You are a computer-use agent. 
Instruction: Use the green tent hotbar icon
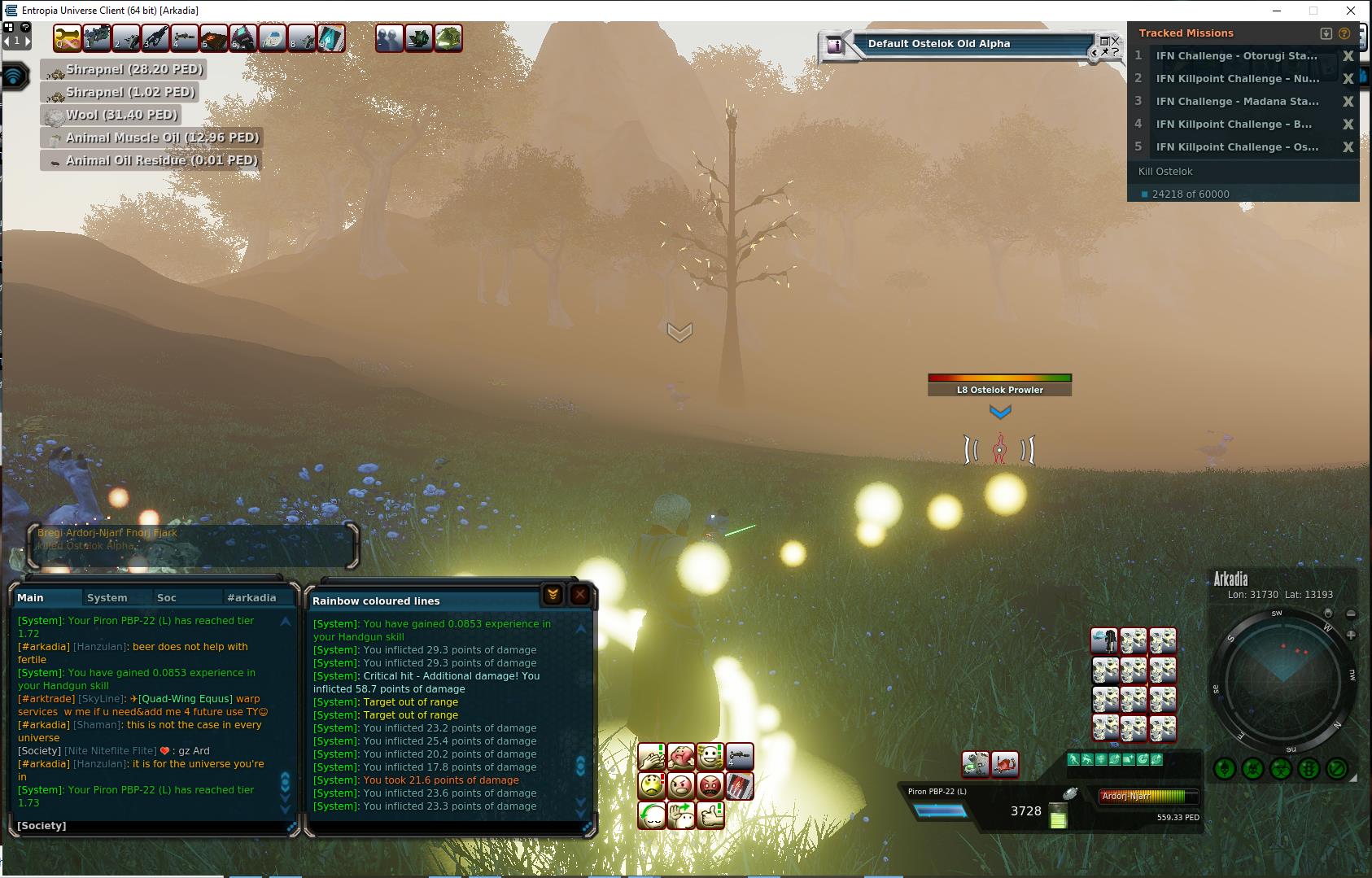pyautogui.click(x=448, y=38)
